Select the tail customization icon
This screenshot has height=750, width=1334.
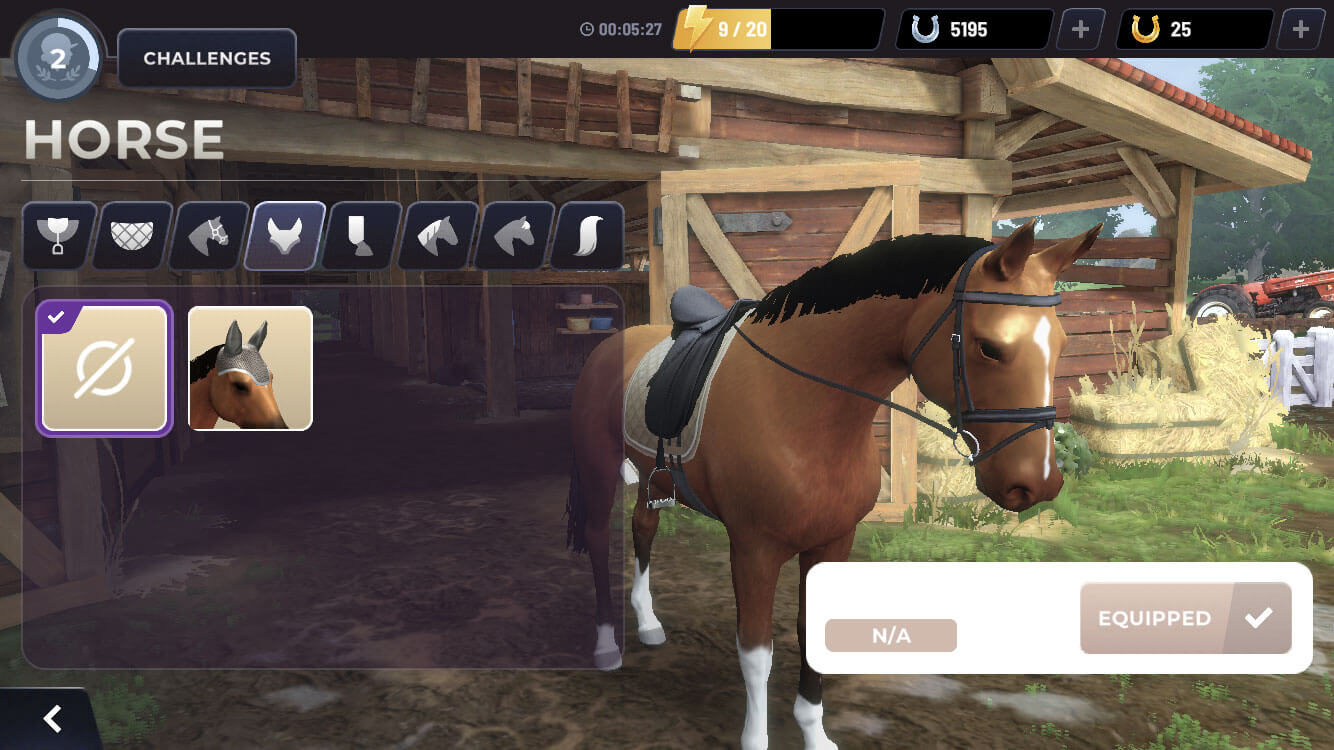click(x=587, y=236)
